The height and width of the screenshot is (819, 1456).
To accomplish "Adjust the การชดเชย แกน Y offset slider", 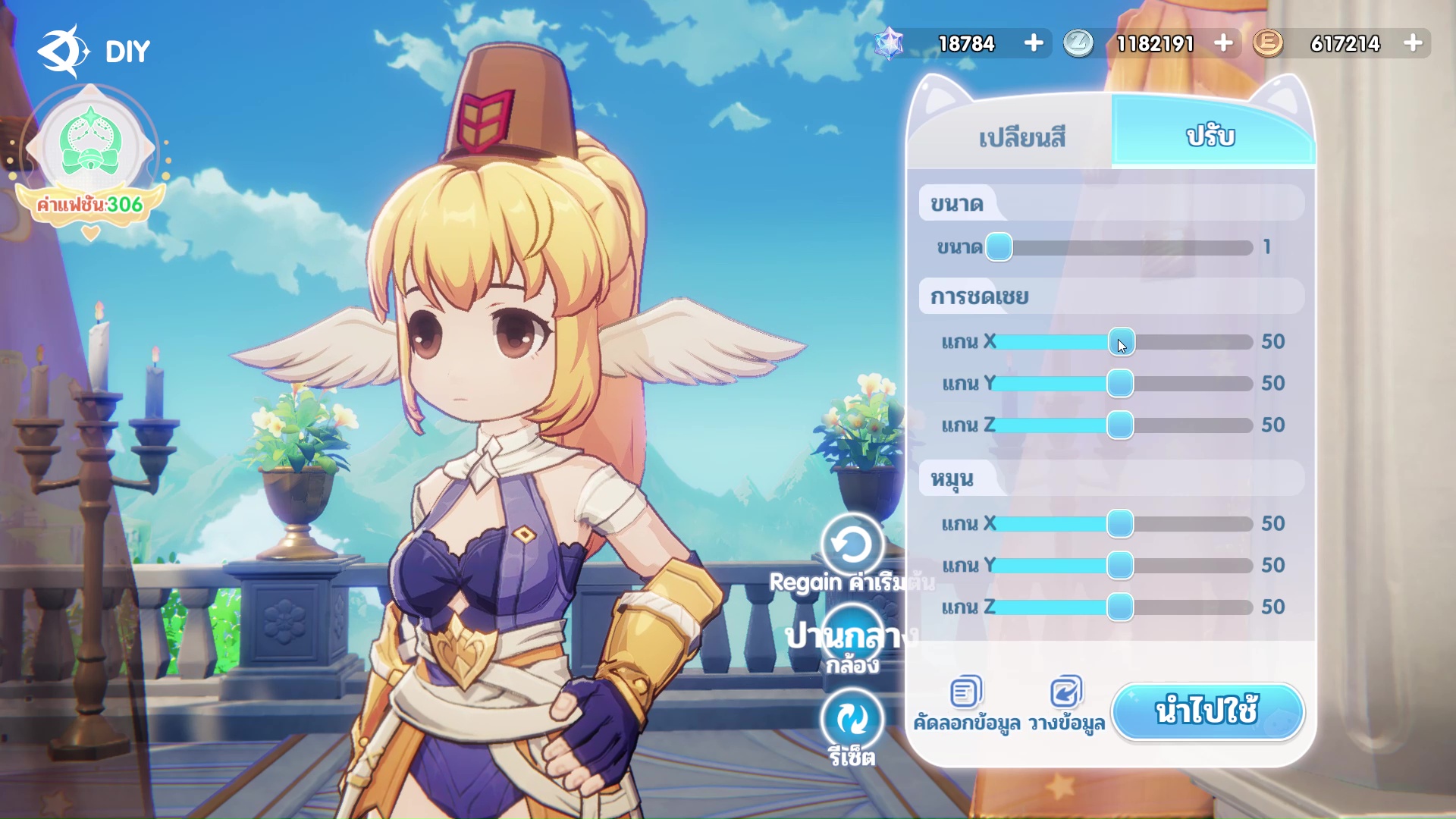I will point(1120,384).
